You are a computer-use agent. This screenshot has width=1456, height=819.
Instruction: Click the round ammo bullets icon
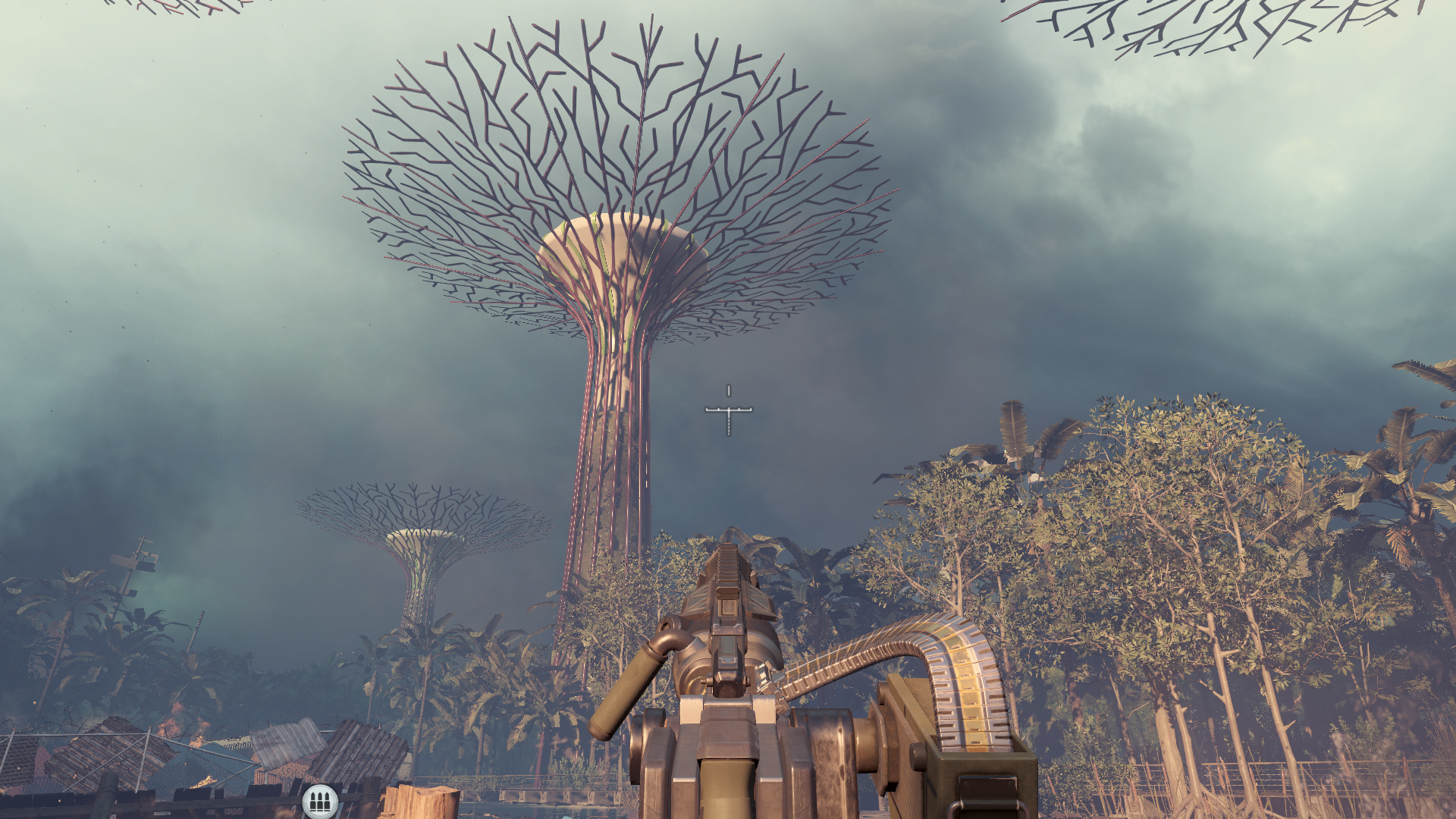coord(319,801)
